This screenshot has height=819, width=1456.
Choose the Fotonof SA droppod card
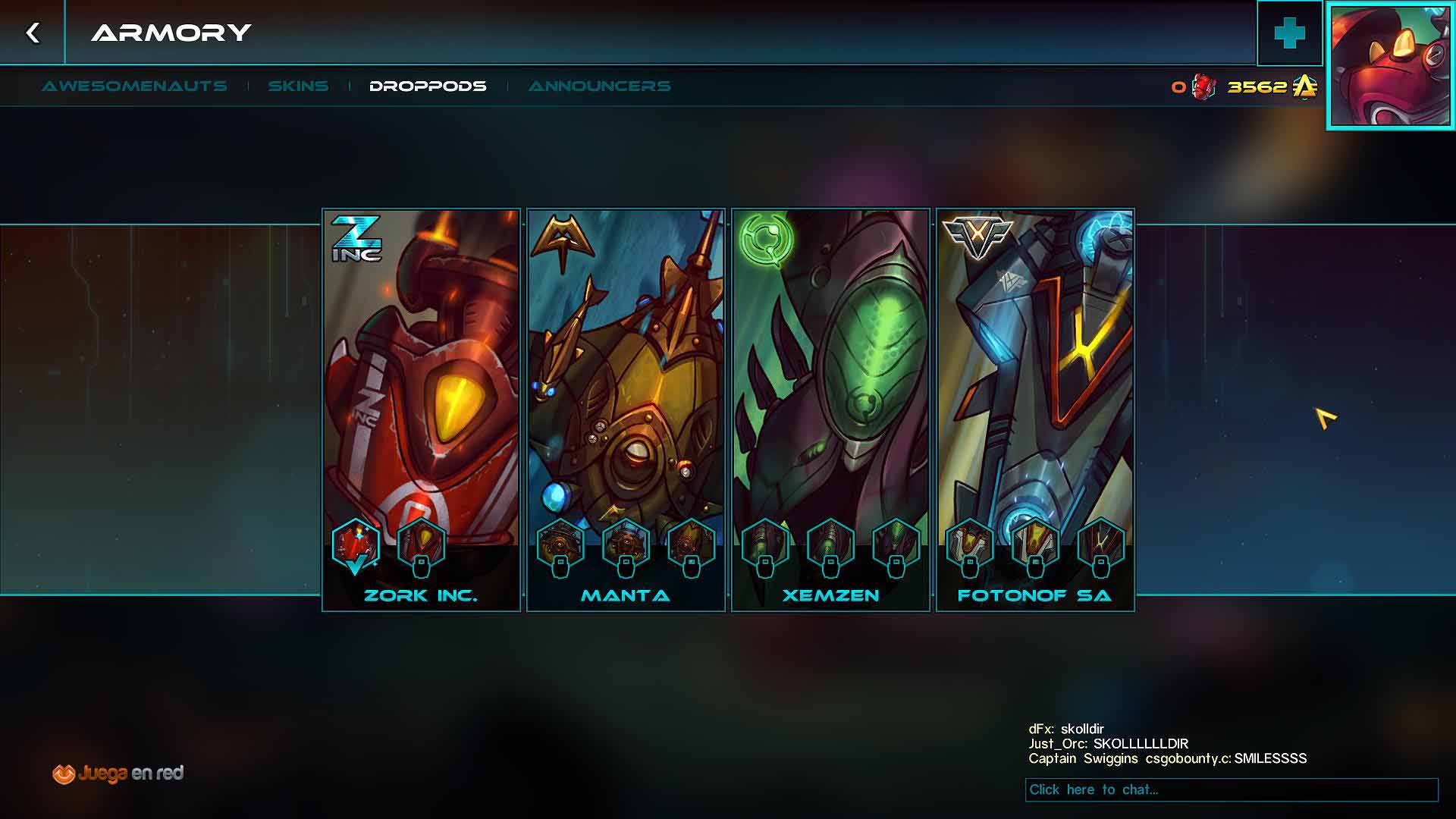(1035, 379)
